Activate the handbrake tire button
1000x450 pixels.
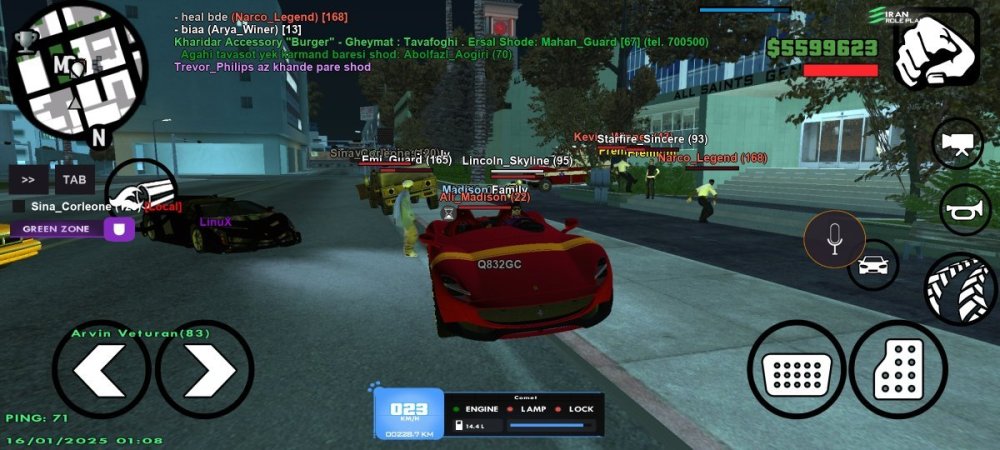(960, 287)
